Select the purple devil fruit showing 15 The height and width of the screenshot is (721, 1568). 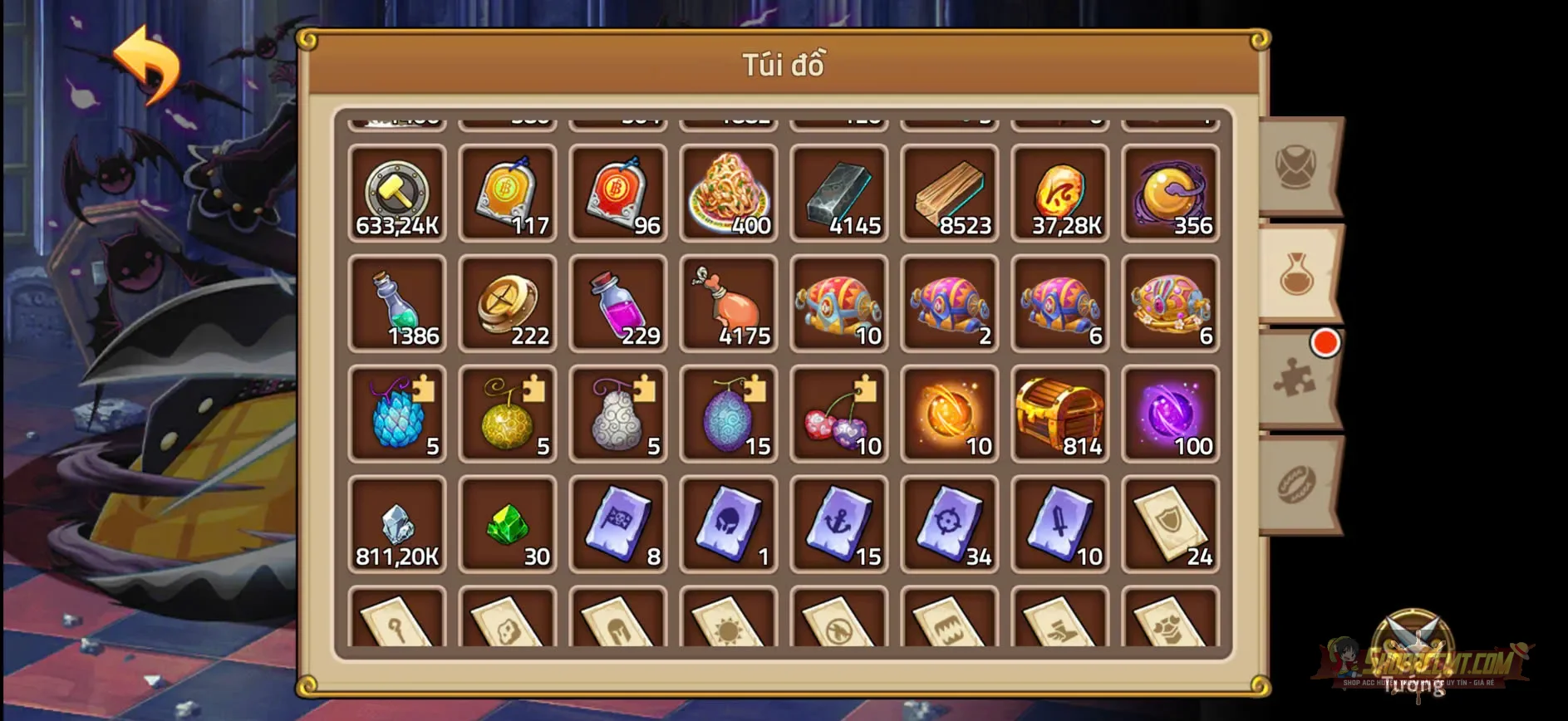tap(729, 414)
